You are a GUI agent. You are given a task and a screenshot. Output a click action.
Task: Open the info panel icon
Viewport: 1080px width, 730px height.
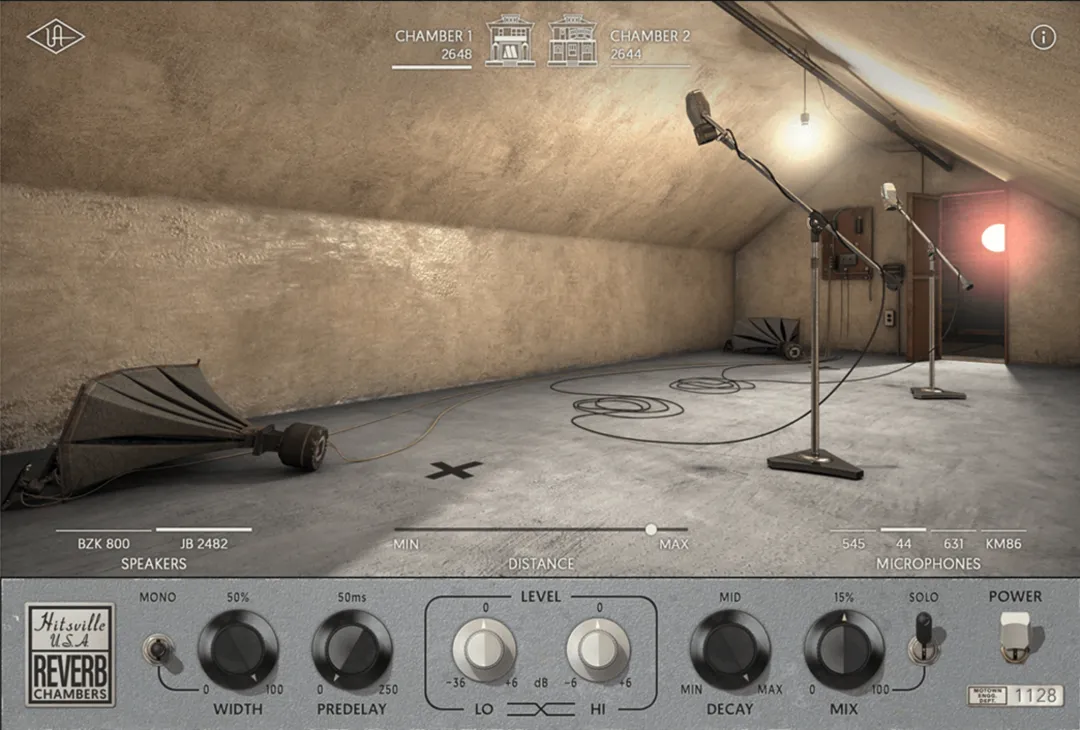[x=1043, y=38]
